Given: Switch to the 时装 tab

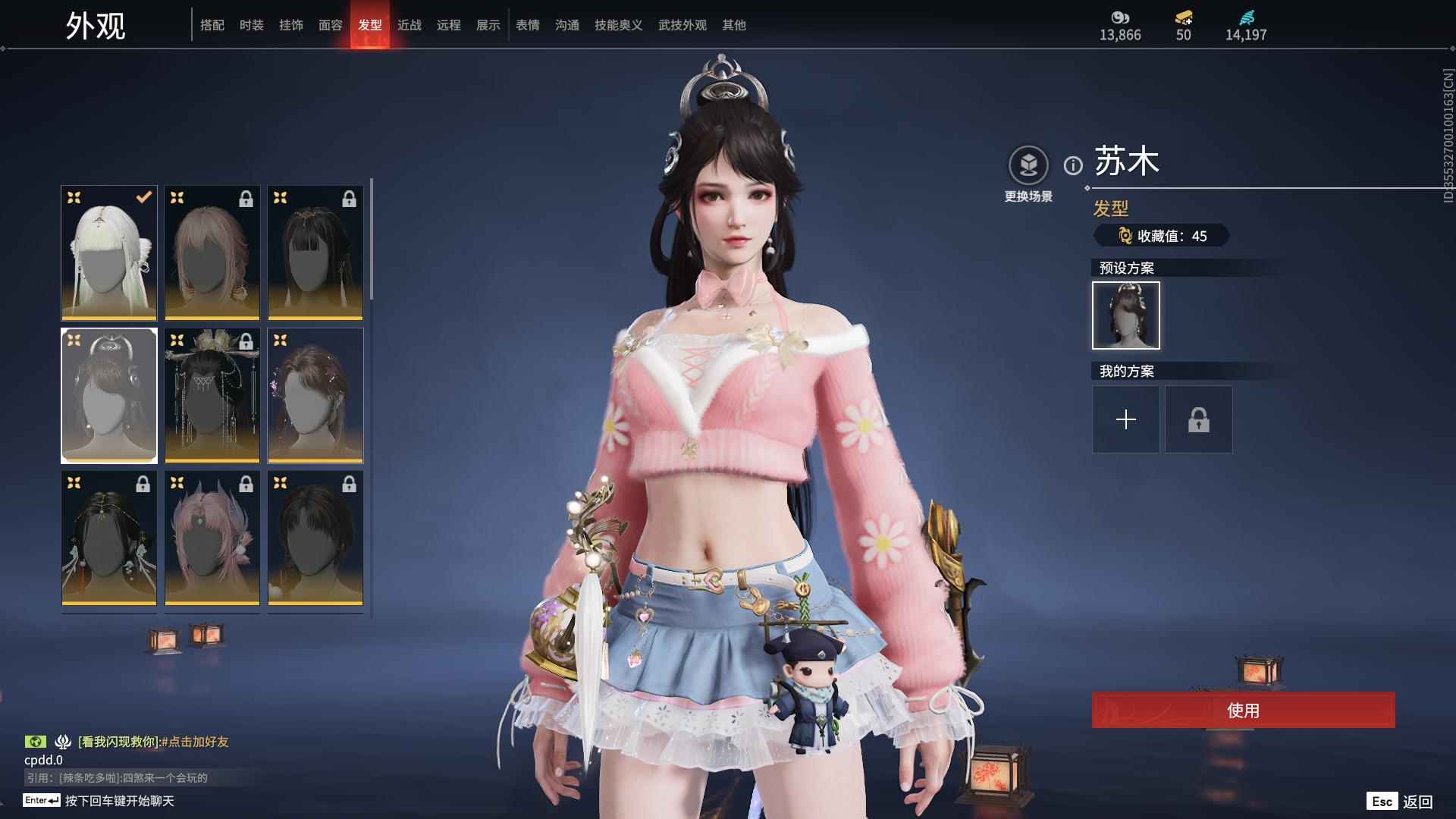Looking at the screenshot, I should point(253,25).
